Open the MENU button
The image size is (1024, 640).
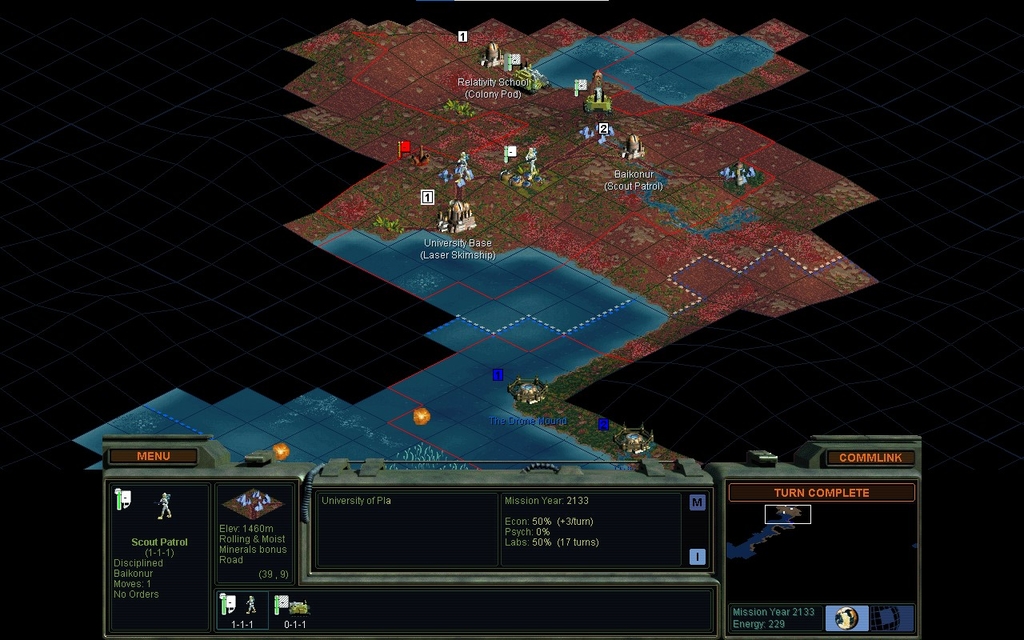(153, 456)
